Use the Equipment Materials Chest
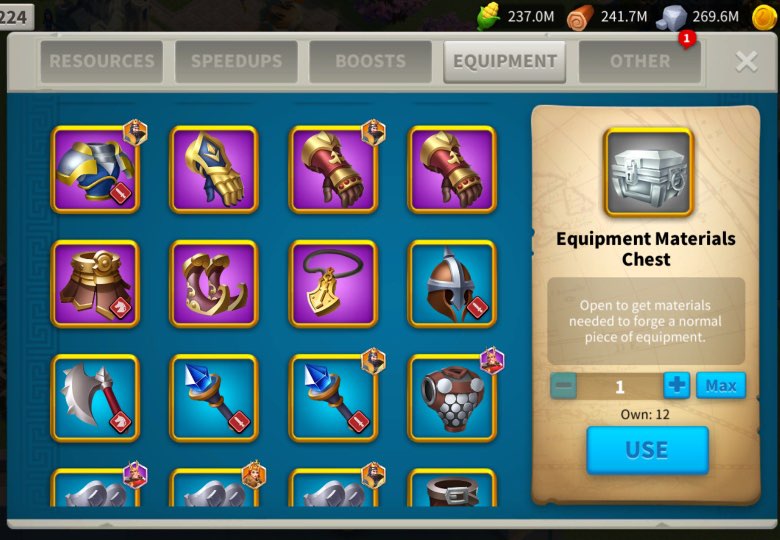This screenshot has height=540, width=780. click(647, 450)
